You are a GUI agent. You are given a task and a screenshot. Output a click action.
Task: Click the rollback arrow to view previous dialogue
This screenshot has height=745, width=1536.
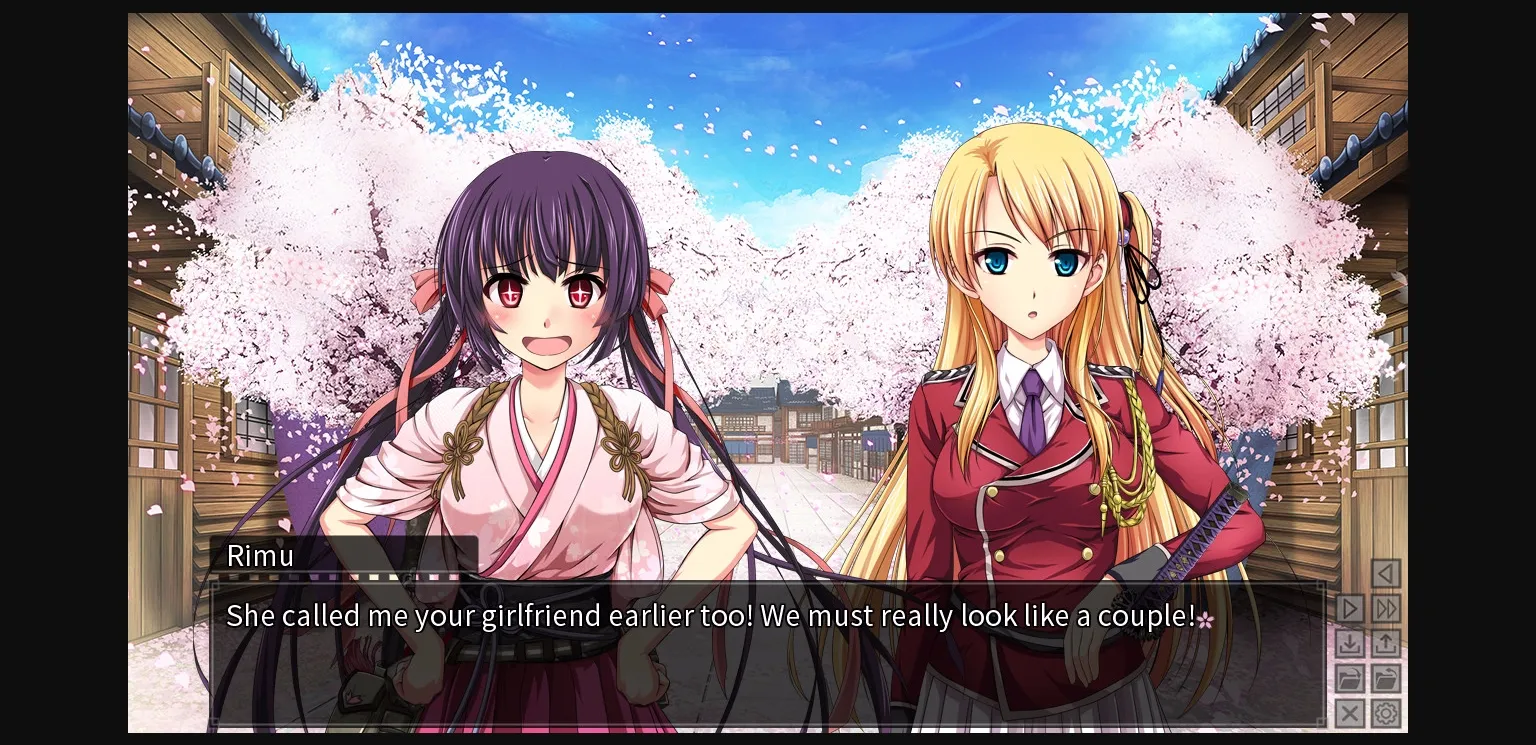pos(1386,573)
